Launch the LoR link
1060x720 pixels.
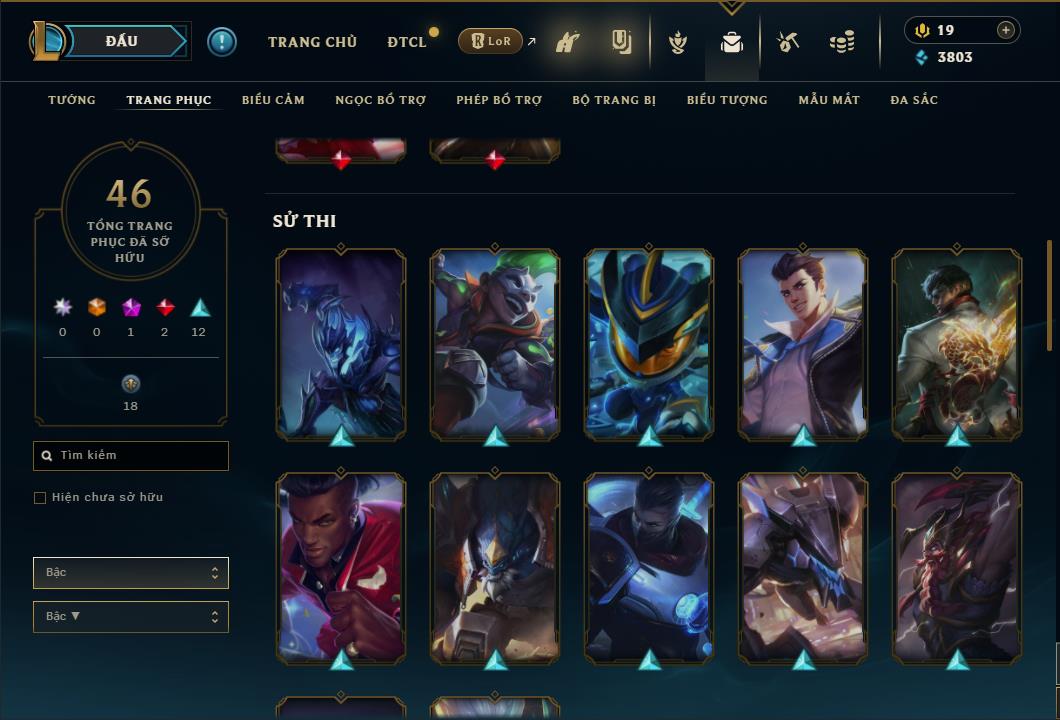(490, 41)
